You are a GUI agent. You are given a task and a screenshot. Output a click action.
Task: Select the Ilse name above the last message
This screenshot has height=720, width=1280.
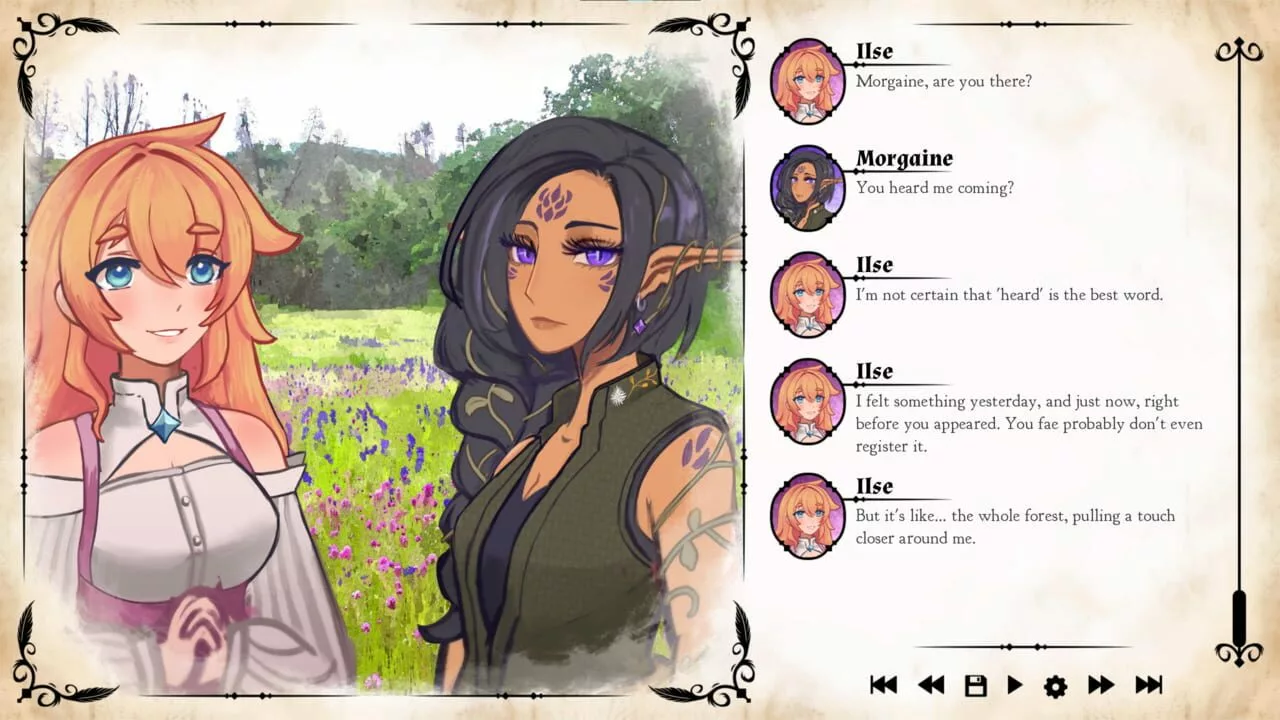(x=874, y=486)
